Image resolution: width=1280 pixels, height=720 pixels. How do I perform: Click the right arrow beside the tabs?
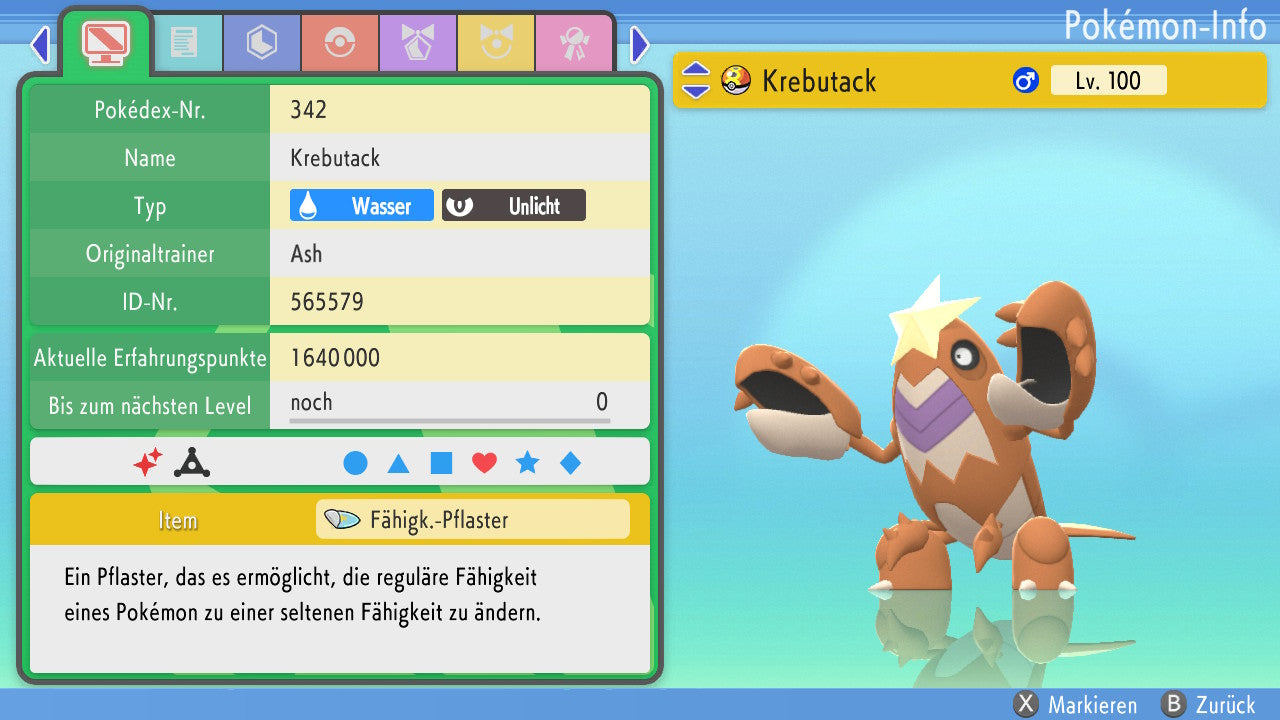[640, 44]
